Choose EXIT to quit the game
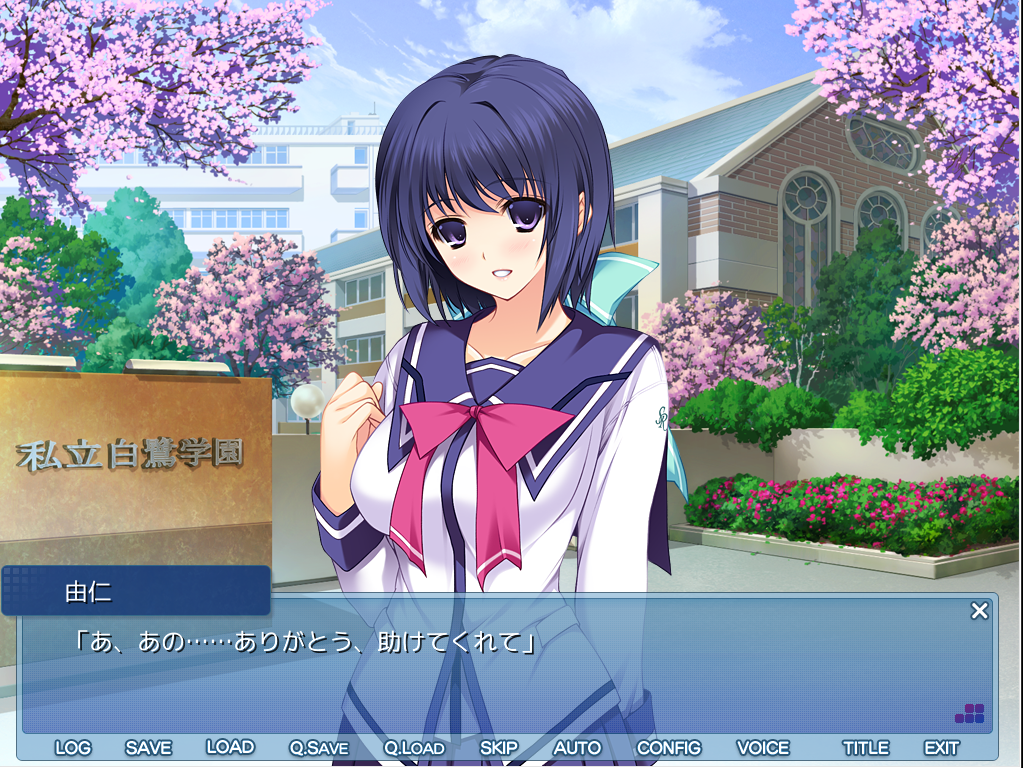The height and width of the screenshot is (768, 1023). (941, 748)
